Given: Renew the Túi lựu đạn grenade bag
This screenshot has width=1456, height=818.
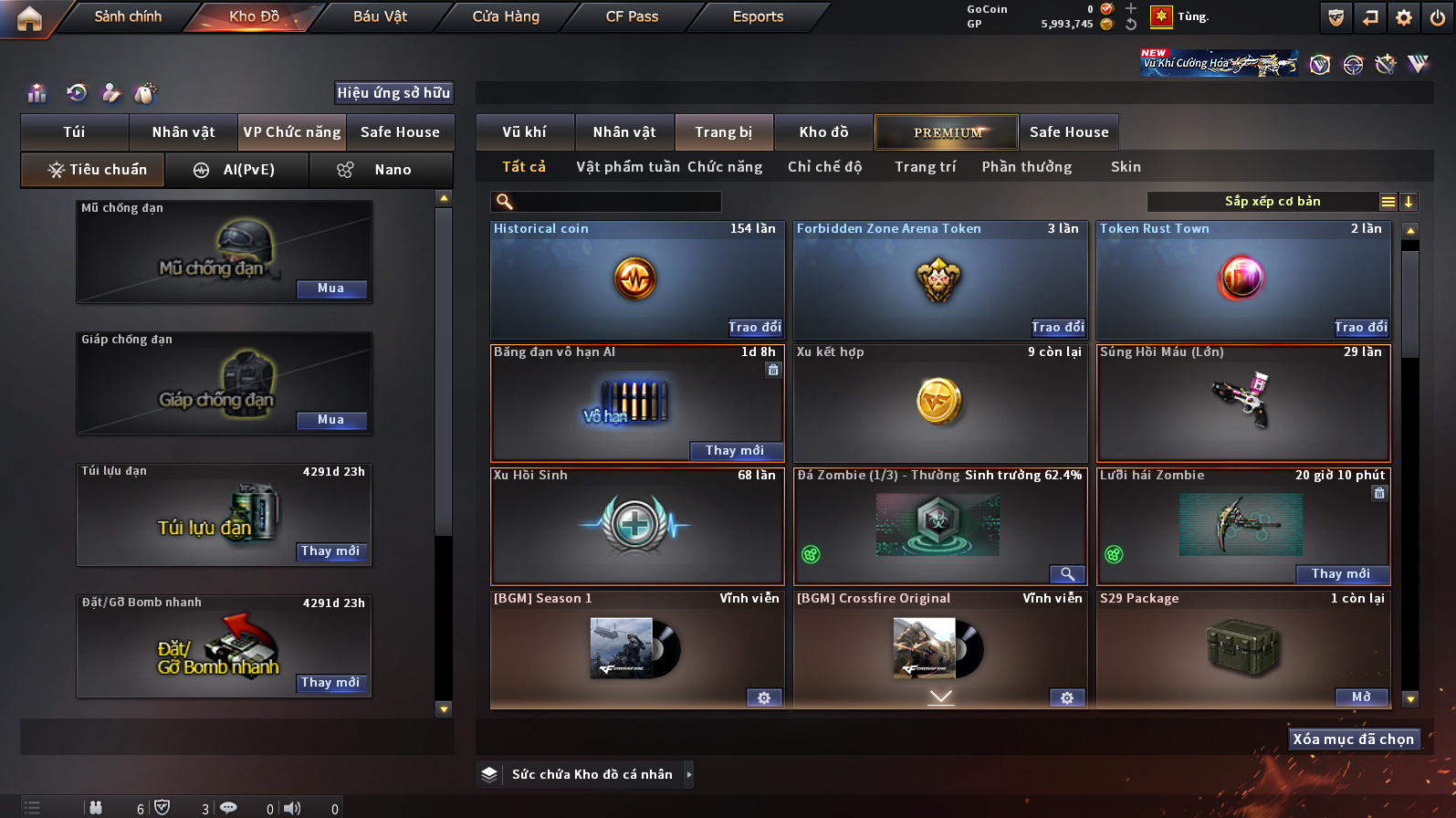Looking at the screenshot, I should point(330,551).
